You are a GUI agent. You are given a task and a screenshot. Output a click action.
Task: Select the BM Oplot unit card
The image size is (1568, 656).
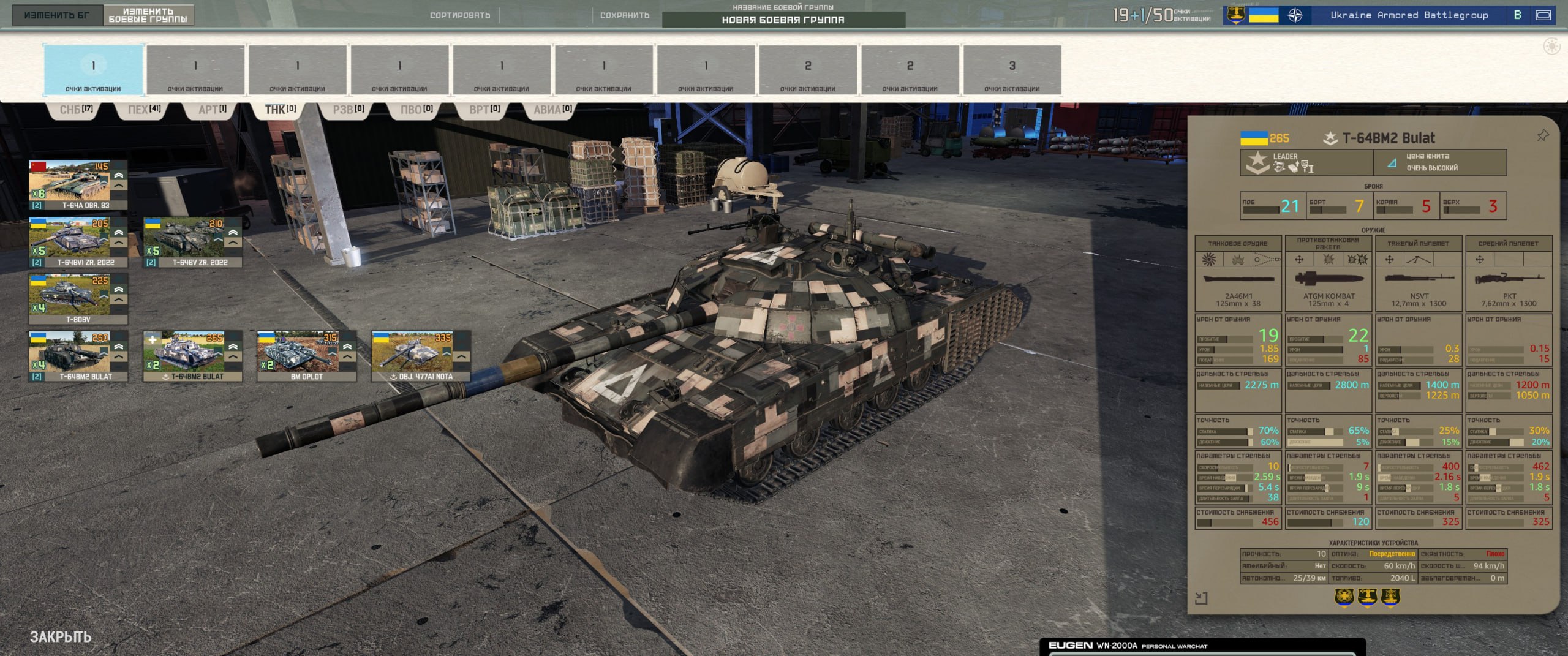306,356
